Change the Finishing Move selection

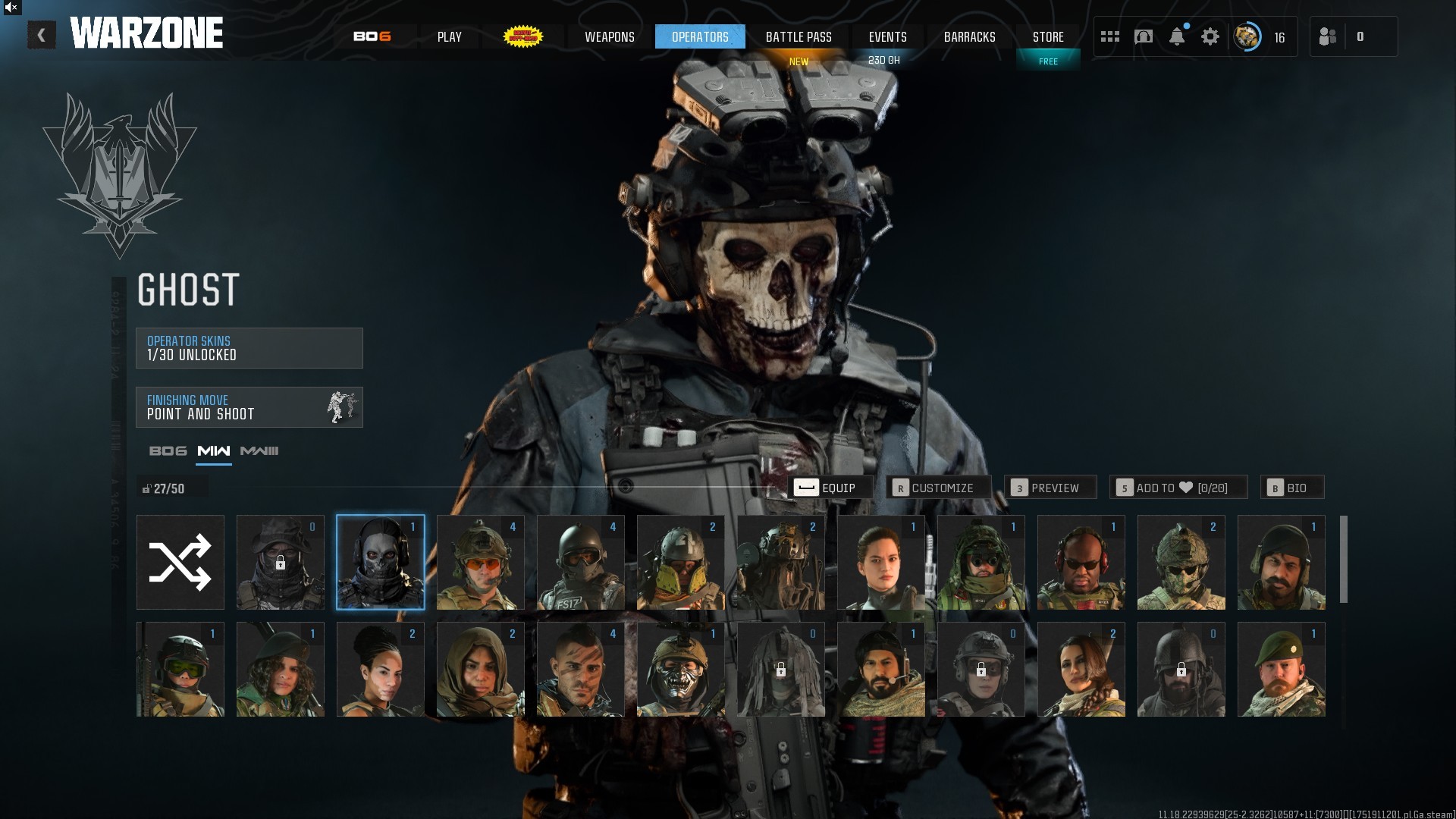point(249,407)
